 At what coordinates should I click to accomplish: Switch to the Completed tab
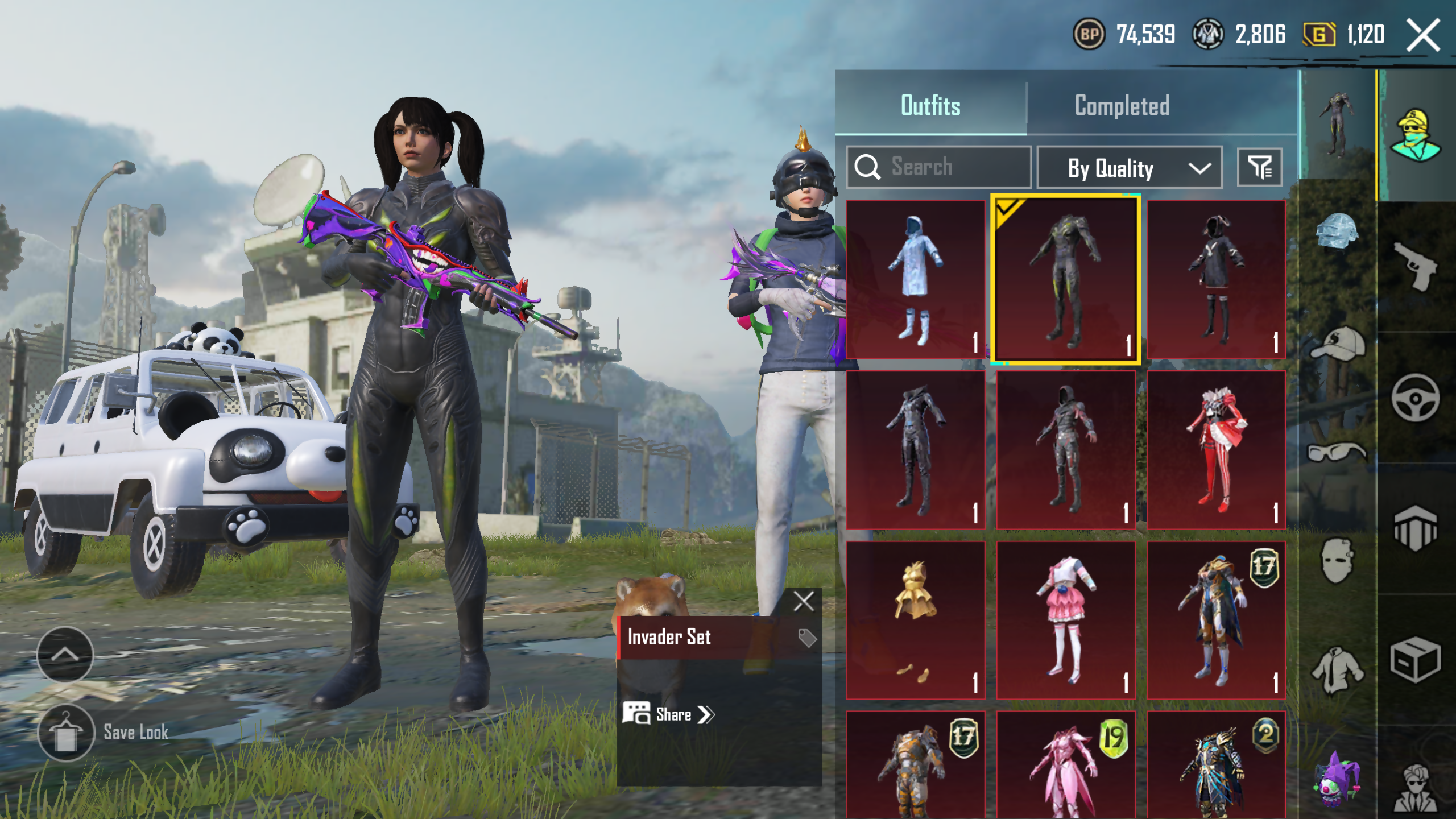[1122, 106]
